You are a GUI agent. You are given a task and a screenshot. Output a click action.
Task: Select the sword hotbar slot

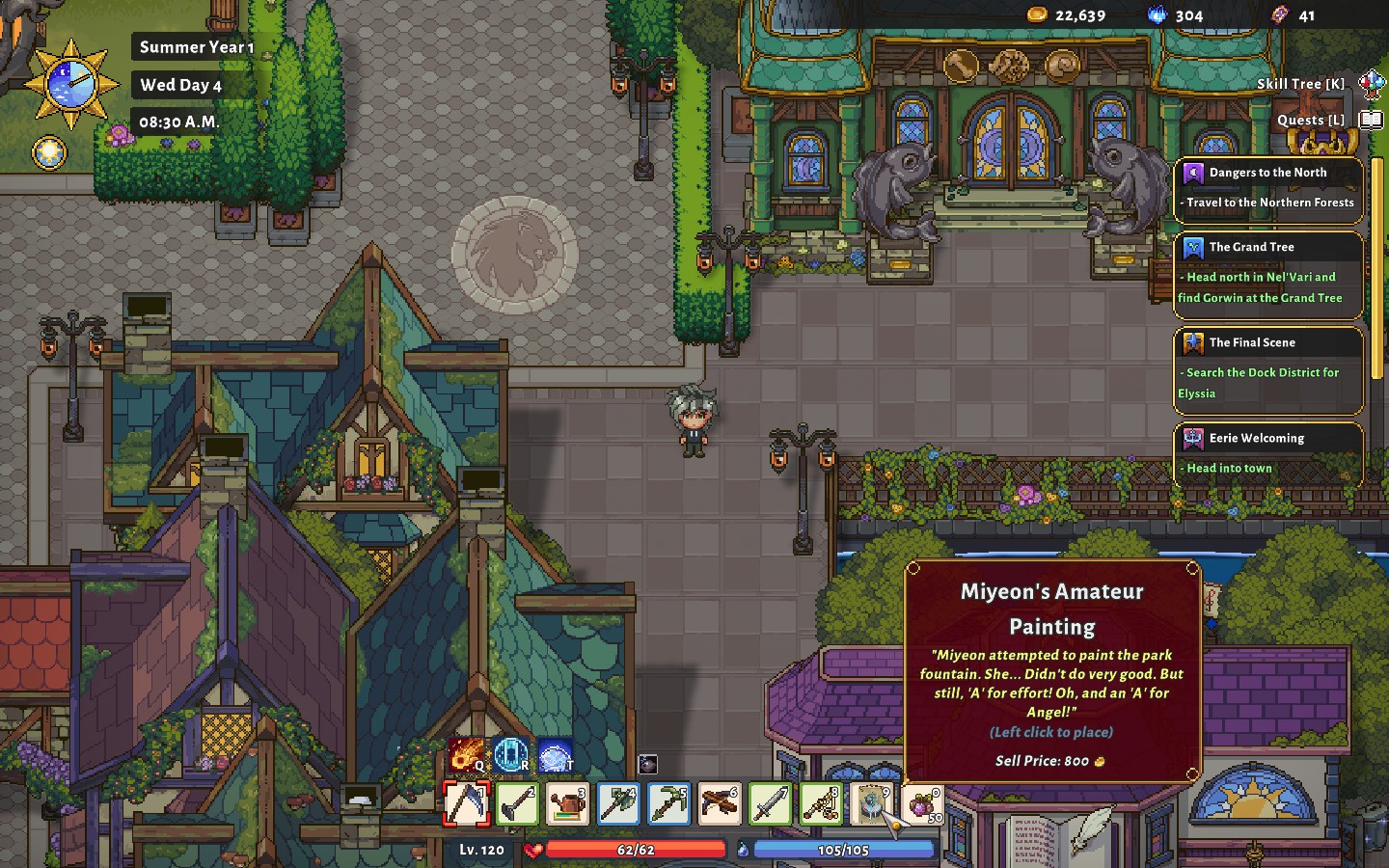[770, 802]
